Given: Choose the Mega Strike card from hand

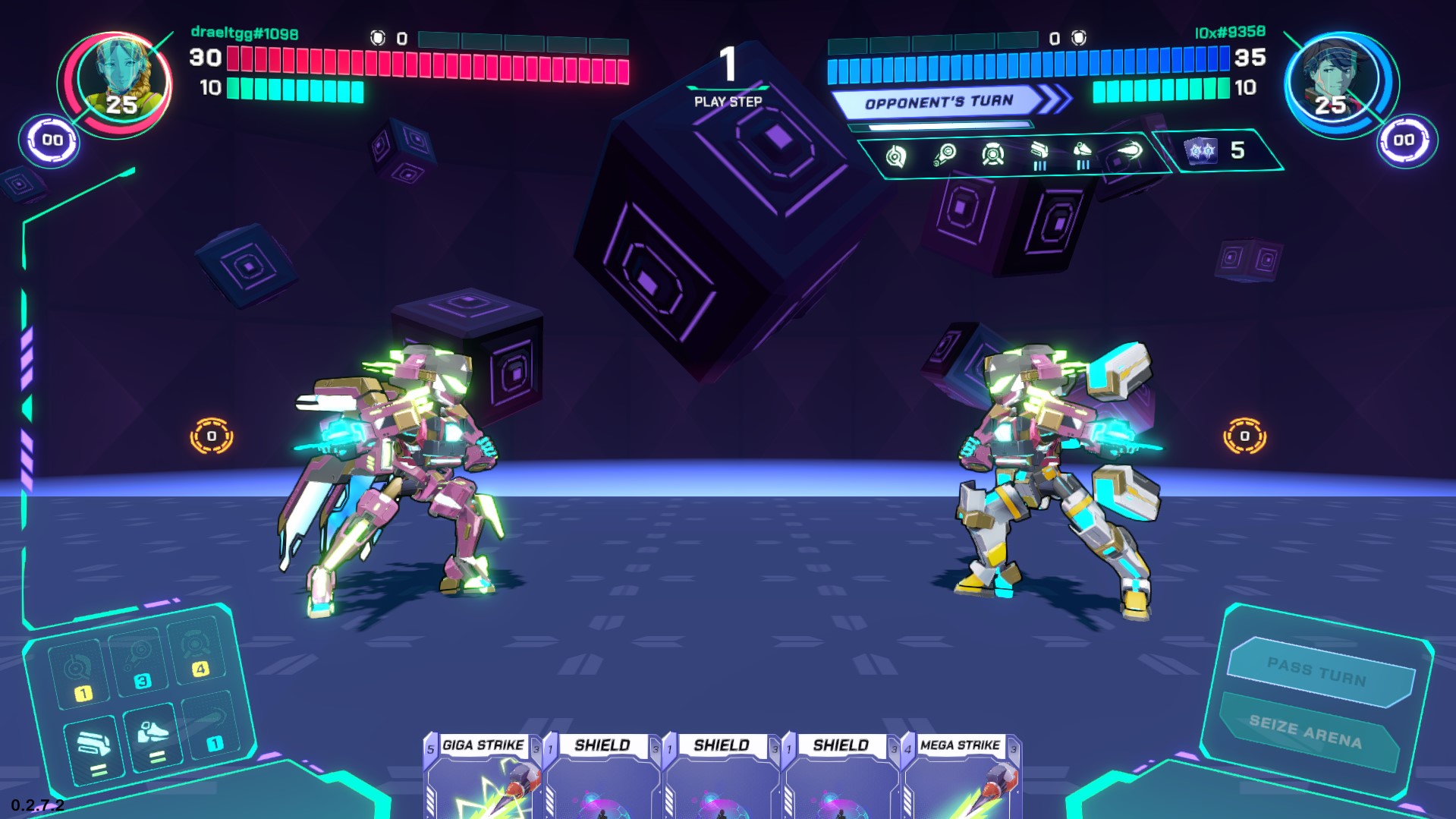Looking at the screenshot, I should [961, 776].
